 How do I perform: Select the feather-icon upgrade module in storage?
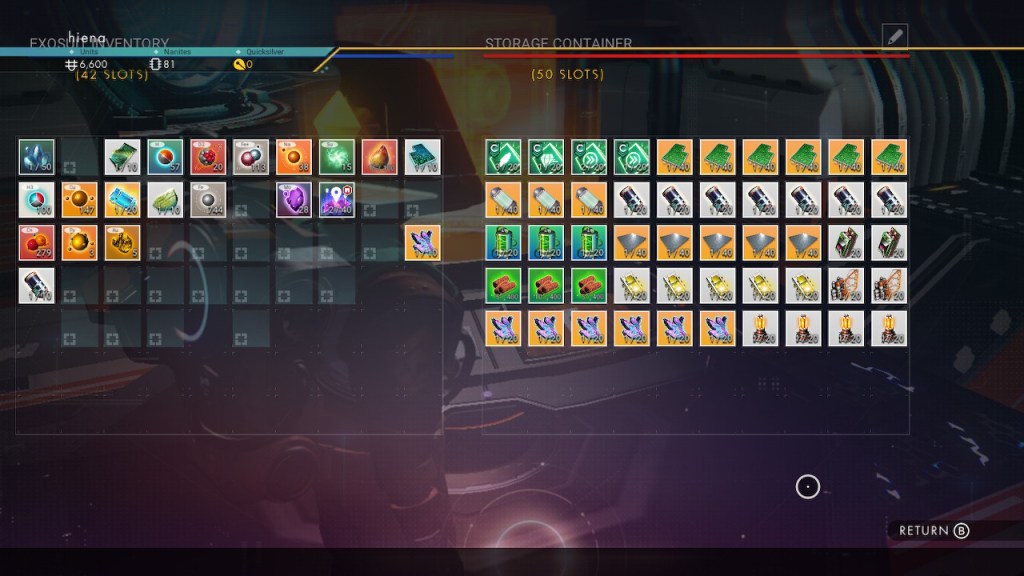pos(503,156)
